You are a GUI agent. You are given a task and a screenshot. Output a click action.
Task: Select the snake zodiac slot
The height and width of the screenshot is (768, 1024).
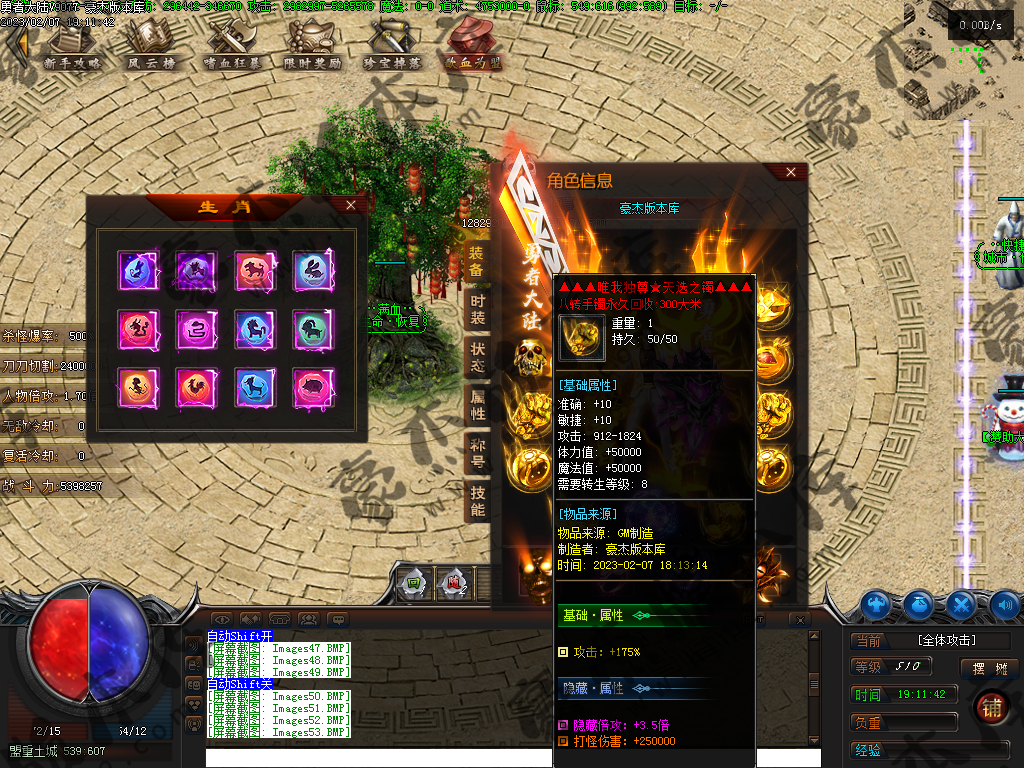click(x=196, y=327)
